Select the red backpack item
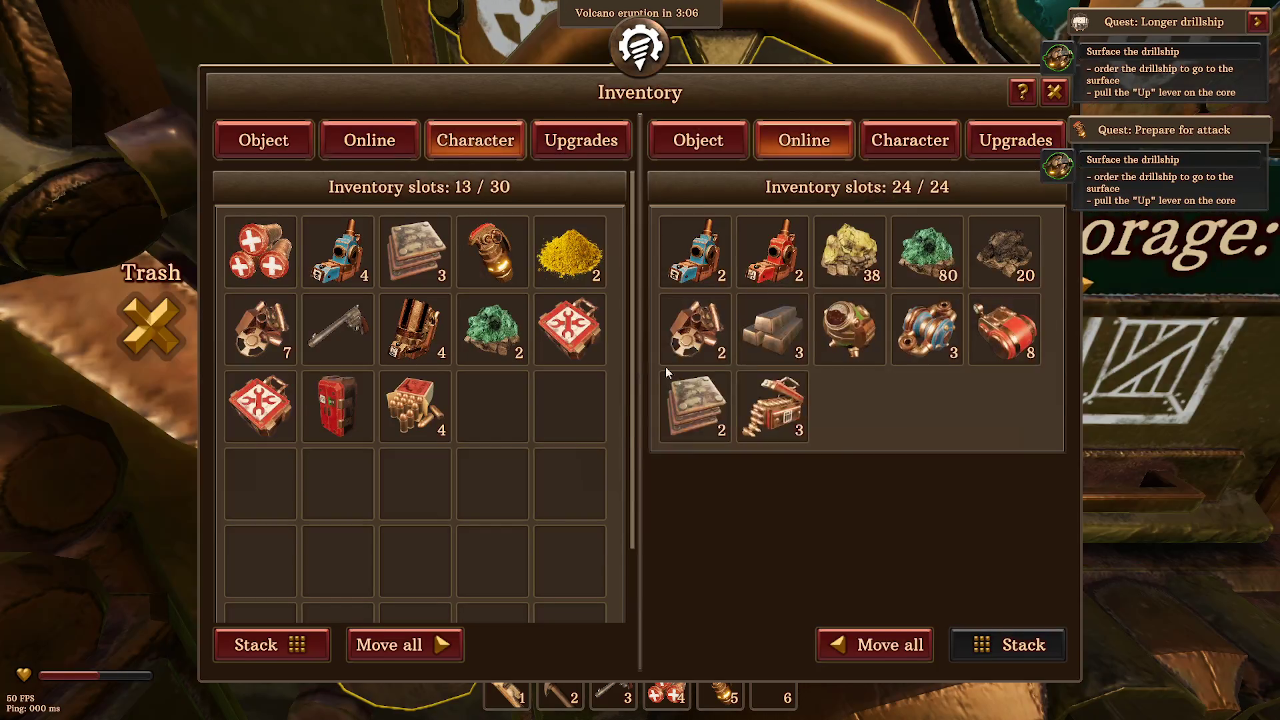Image resolution: width=1280 pixels, height=720 pixels. click(338, 406)
